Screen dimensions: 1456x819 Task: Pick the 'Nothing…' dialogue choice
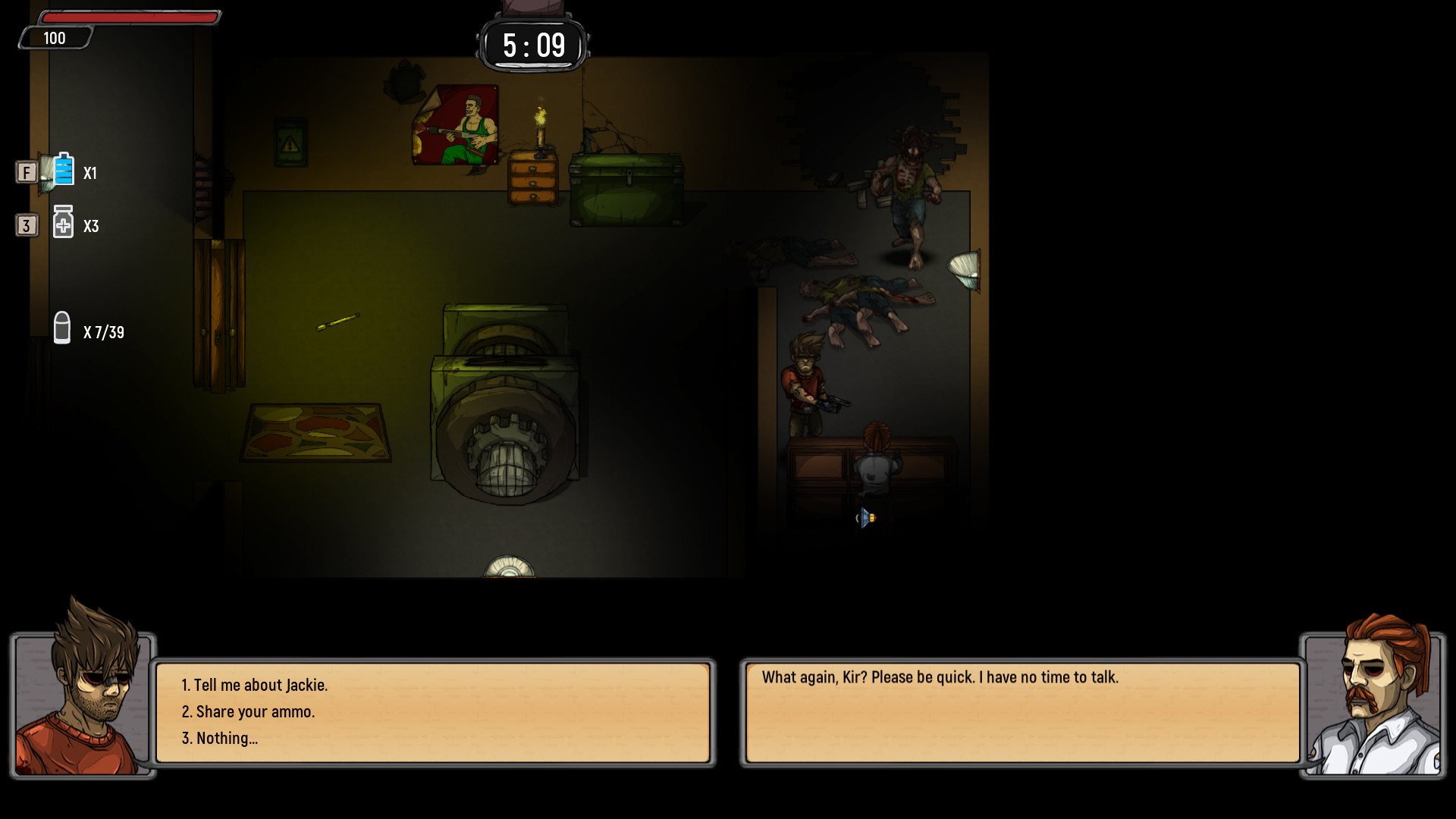click(x=221, y=738)
